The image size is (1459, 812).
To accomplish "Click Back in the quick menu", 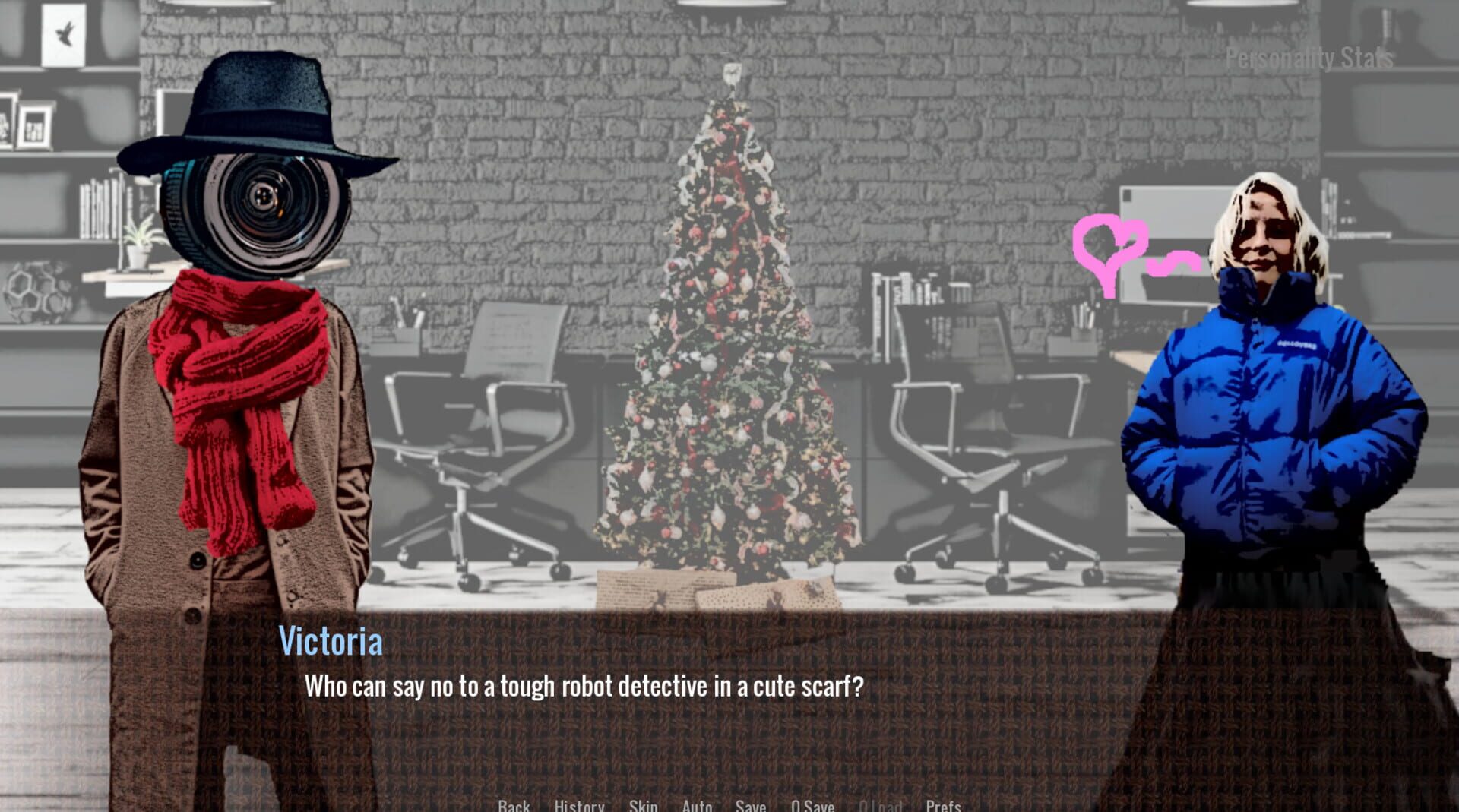I will point(514,807).
